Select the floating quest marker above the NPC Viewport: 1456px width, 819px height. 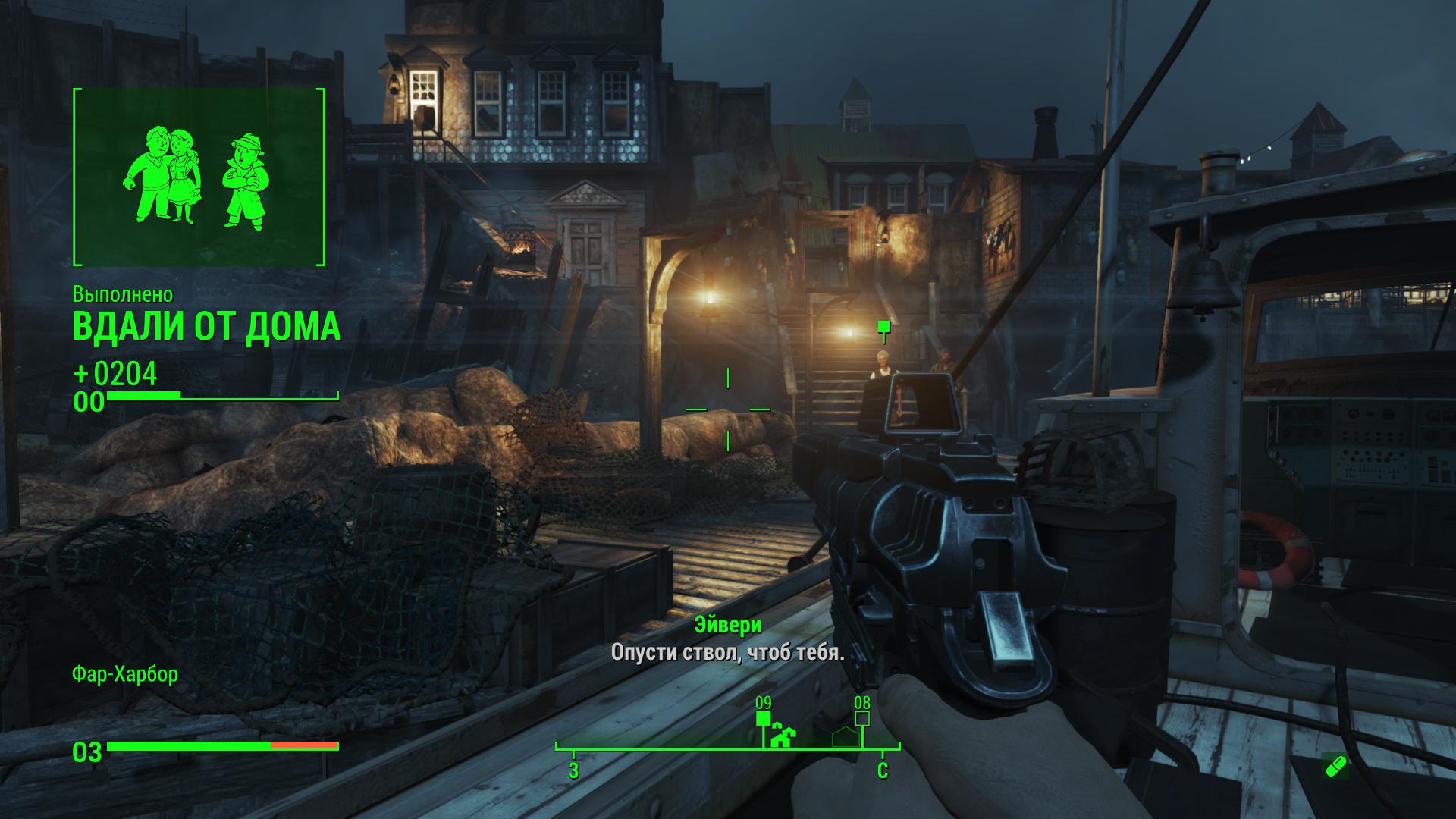pos(883,328)
